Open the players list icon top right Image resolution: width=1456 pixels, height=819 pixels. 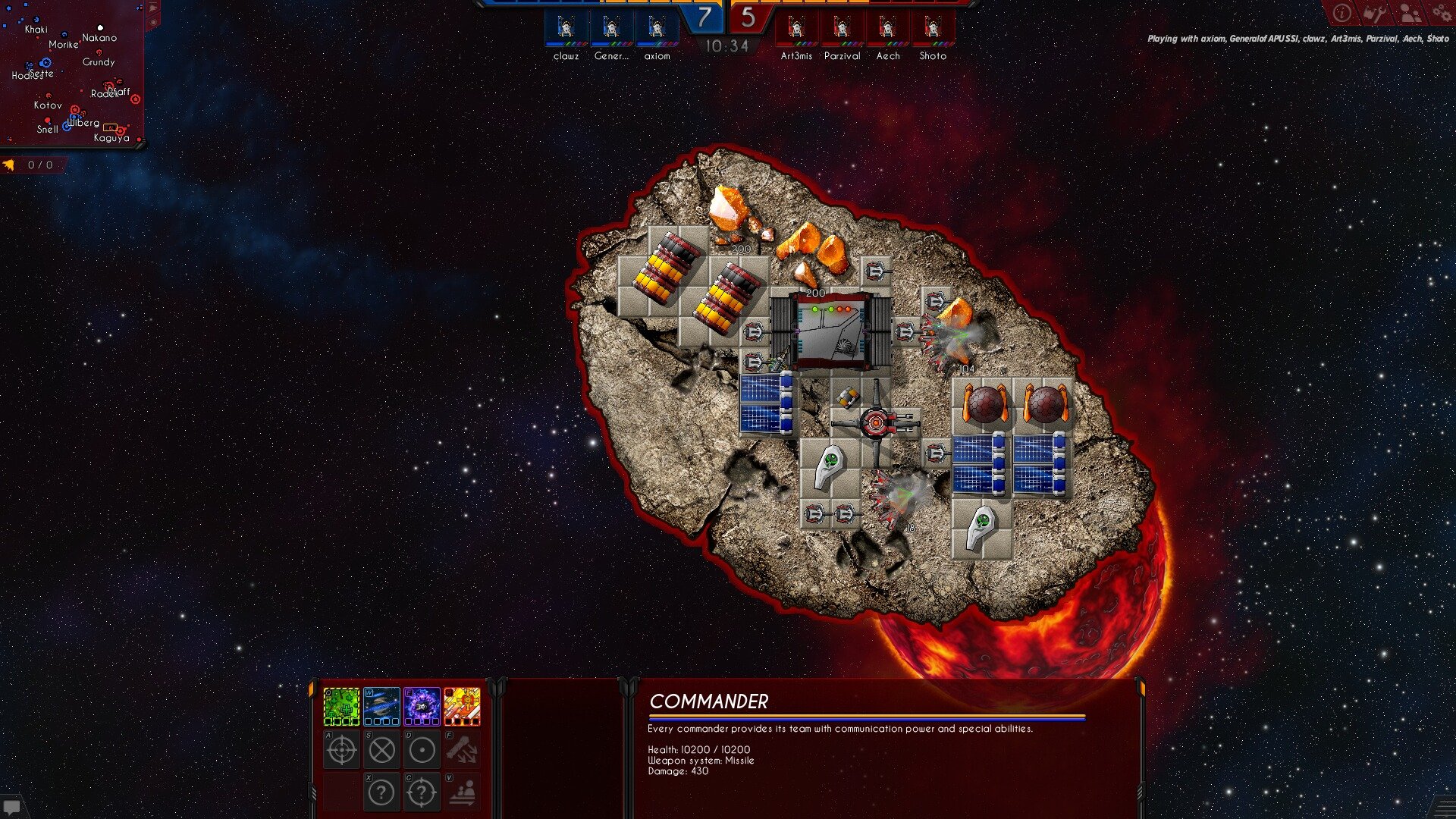click(1408, 12)
